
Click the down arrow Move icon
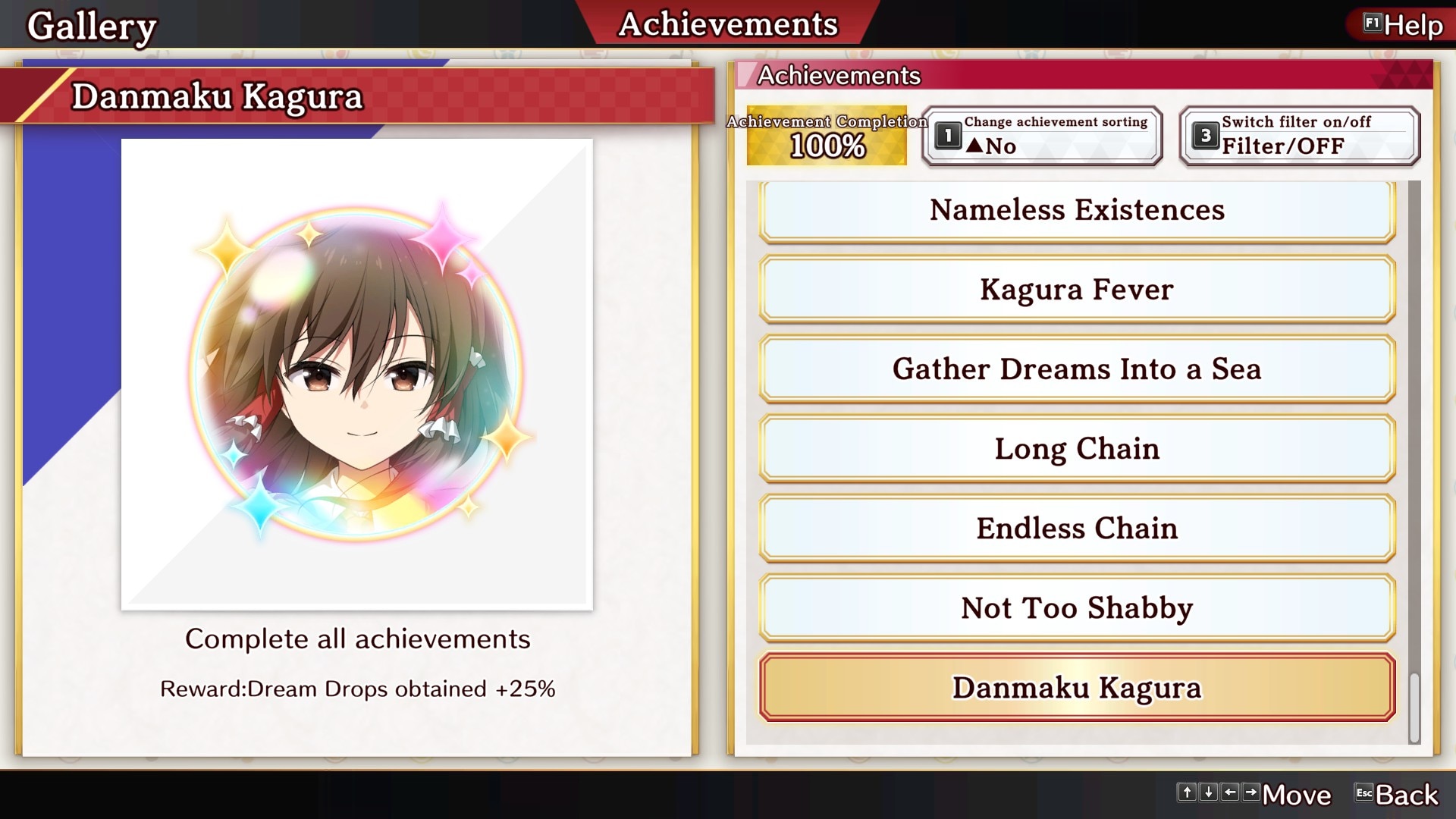(1210, 794)
